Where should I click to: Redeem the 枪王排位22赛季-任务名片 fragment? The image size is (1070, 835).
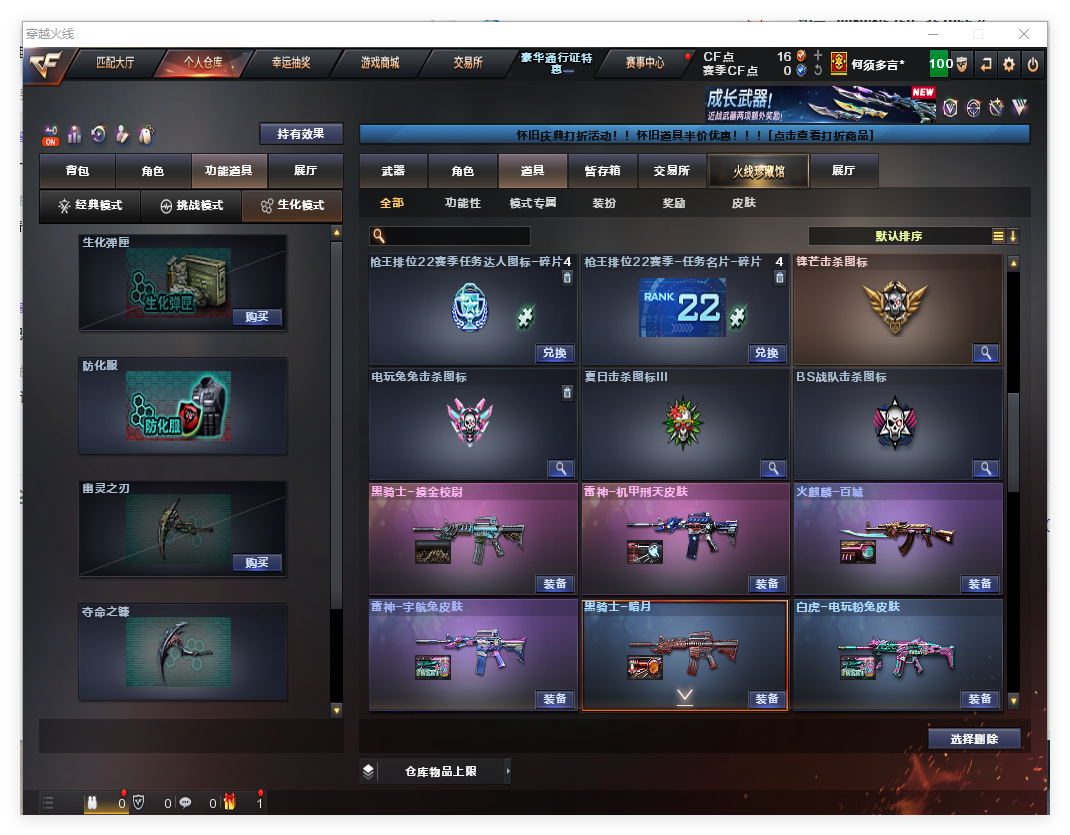click(767, 353)
